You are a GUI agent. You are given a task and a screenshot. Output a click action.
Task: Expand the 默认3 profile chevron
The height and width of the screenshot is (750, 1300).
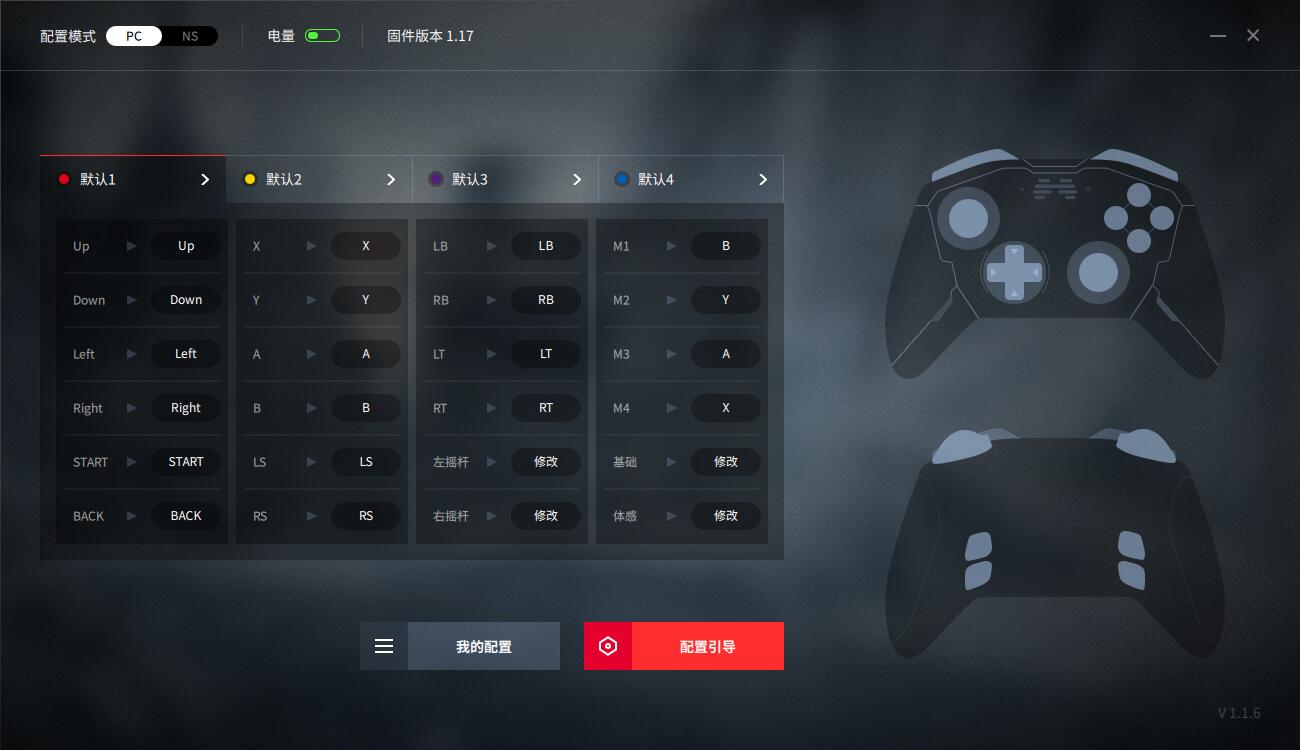[576, 179]
